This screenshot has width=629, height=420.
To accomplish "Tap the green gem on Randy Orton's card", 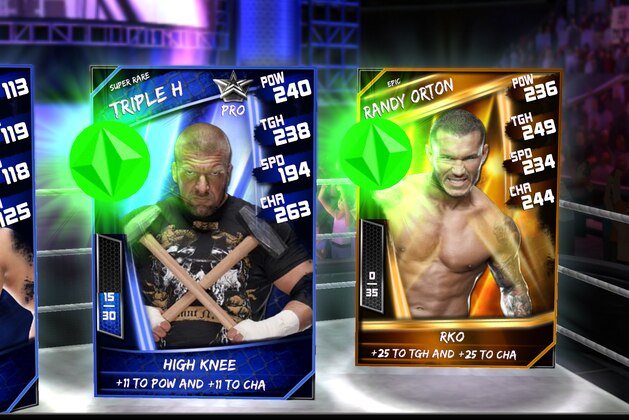I will (x=376, y=154).
